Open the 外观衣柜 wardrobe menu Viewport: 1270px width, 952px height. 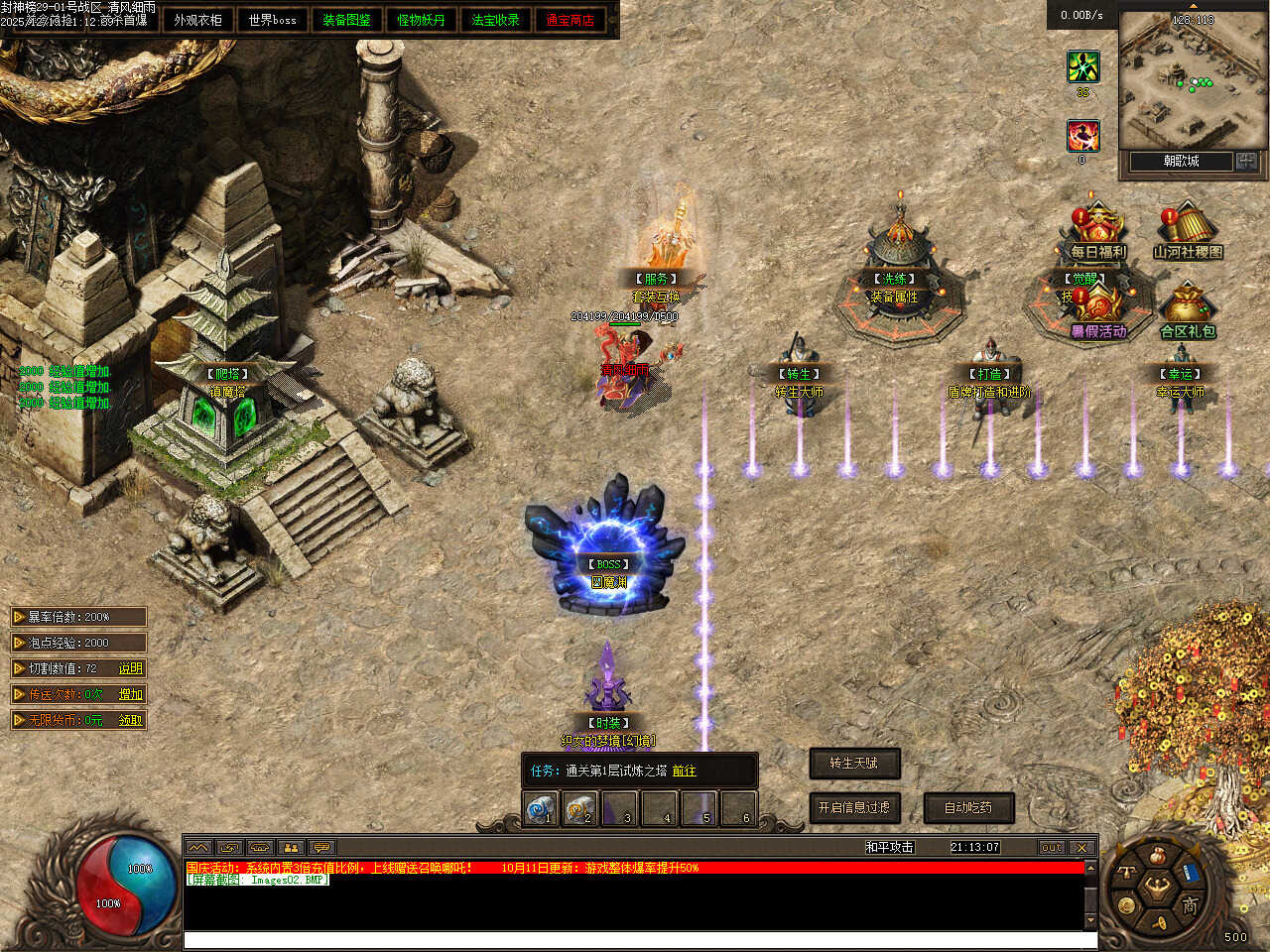coord(197,20)
